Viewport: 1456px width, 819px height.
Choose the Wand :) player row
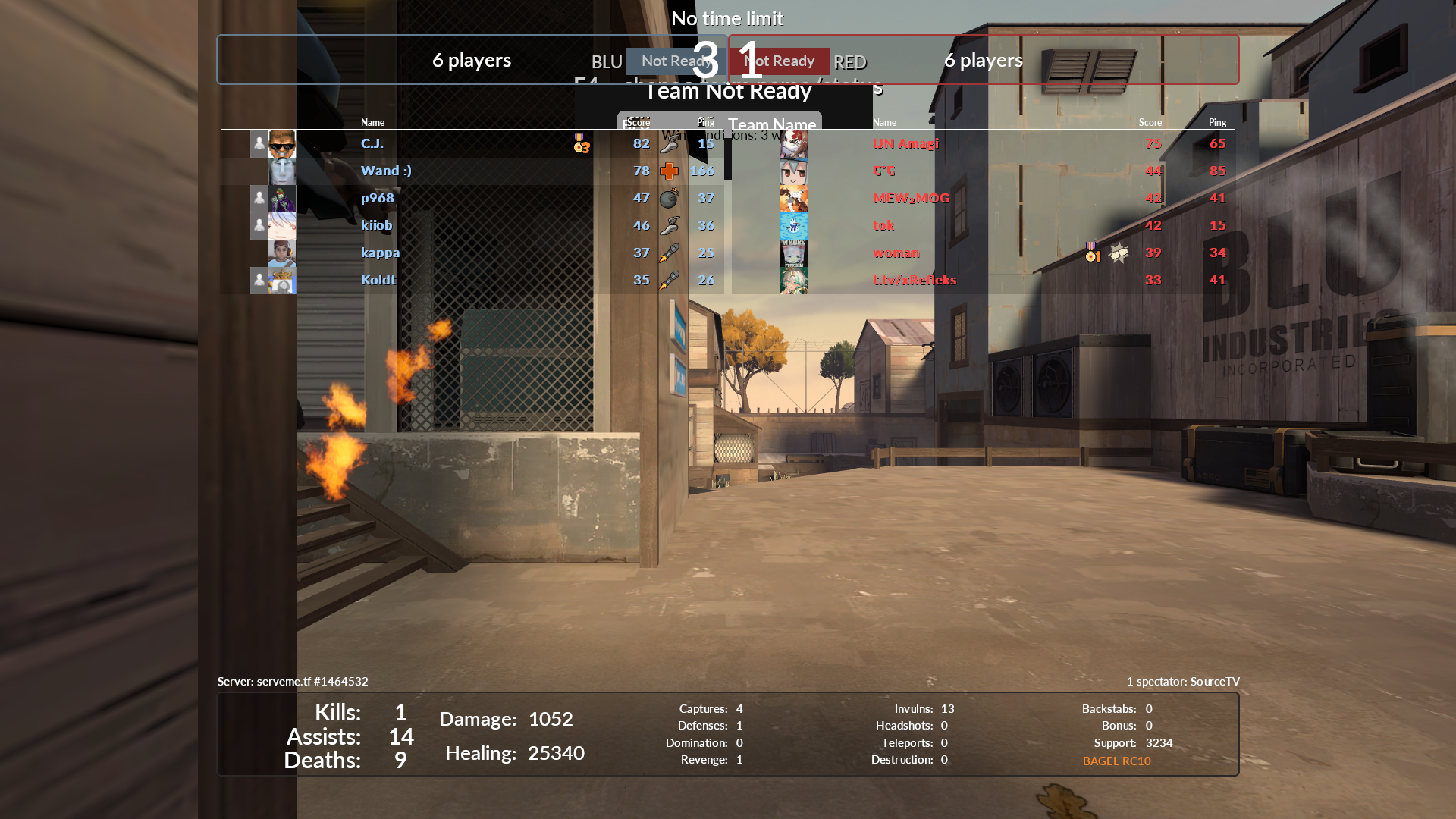tap(386, 171)
